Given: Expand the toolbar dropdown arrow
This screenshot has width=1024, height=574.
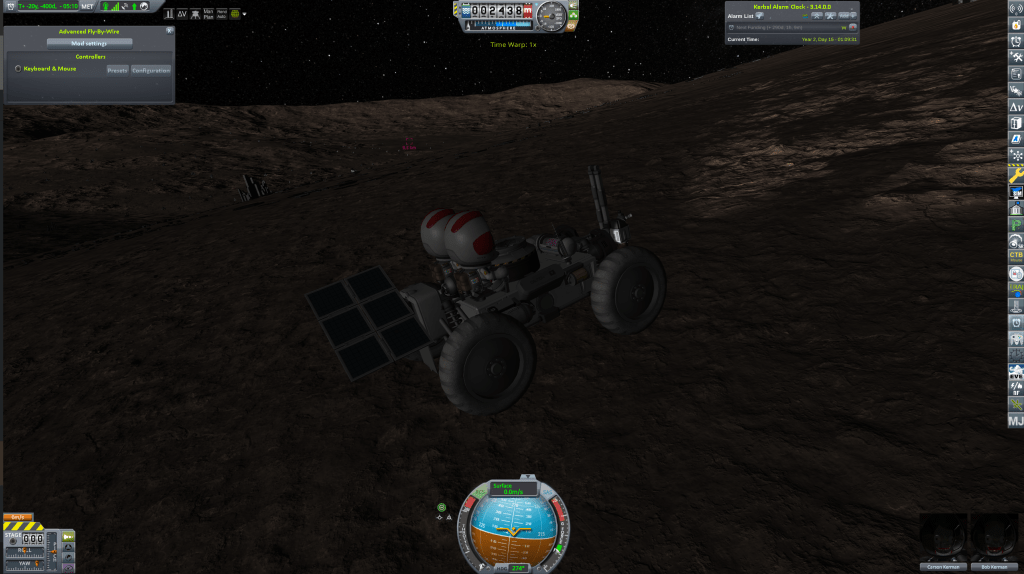Looking at the screenshot, I should pos(245,14).
